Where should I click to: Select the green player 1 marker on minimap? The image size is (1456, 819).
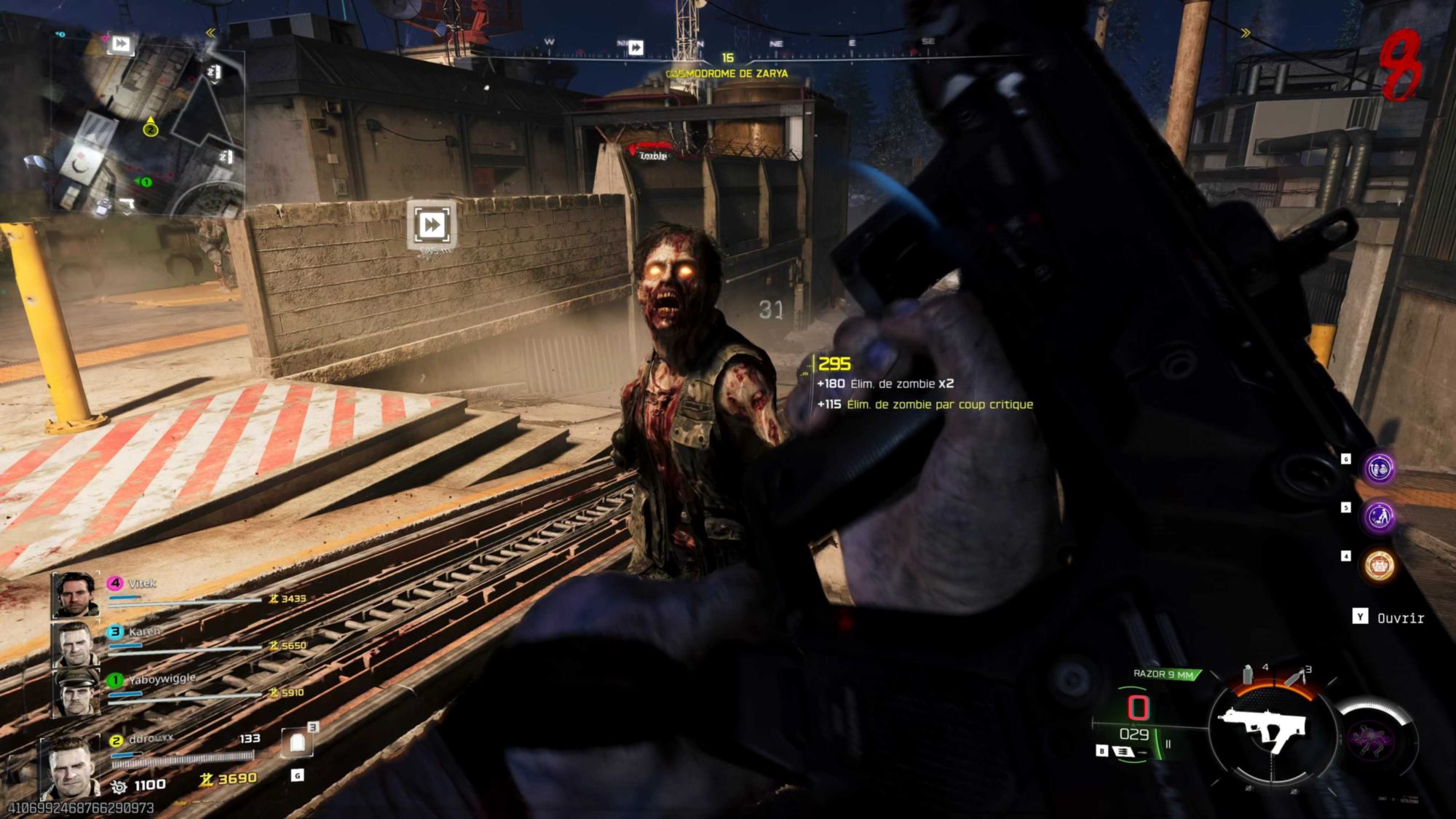[146, 181]
